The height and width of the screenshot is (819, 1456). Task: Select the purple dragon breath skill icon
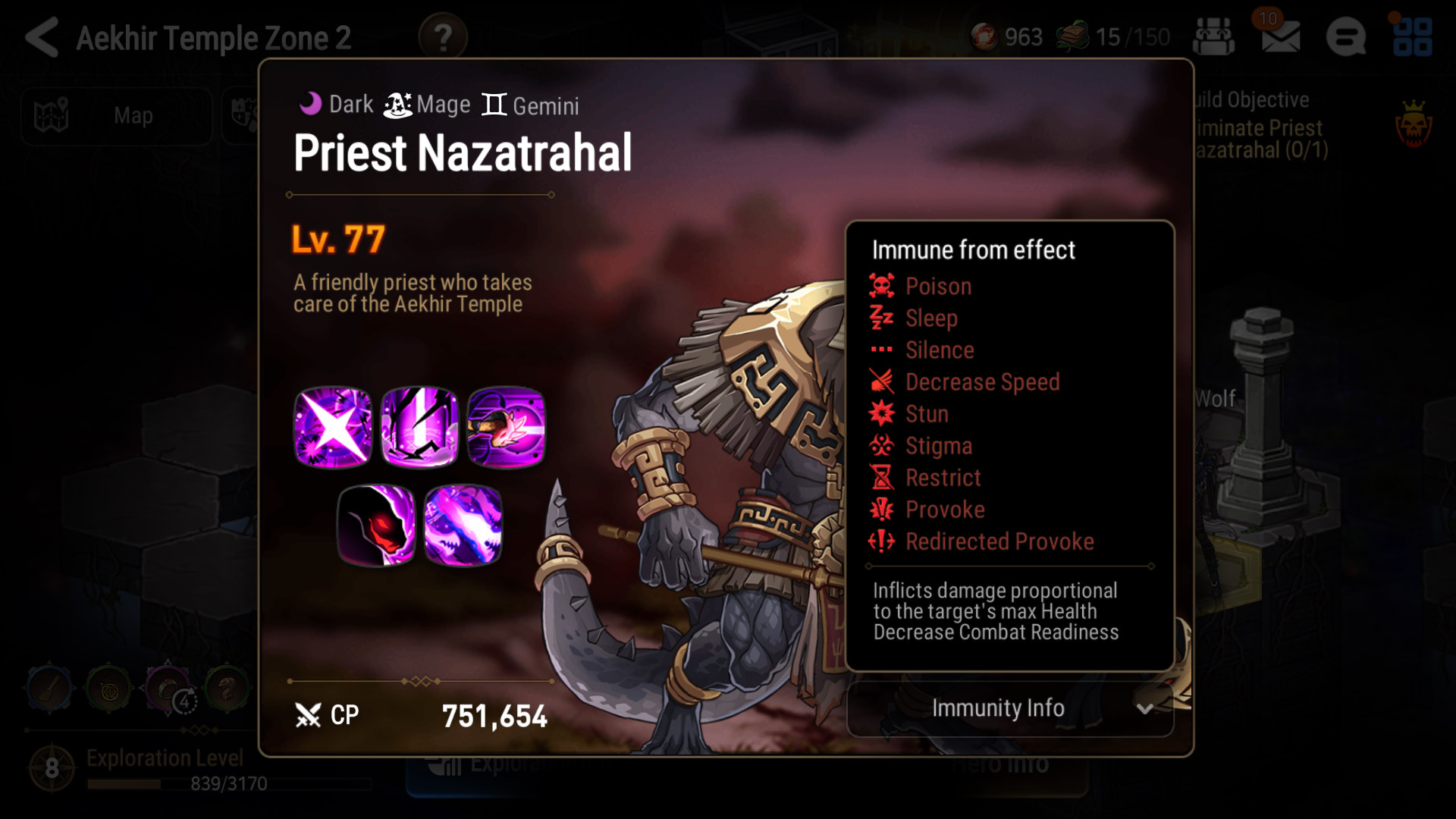tap(463, 525)
